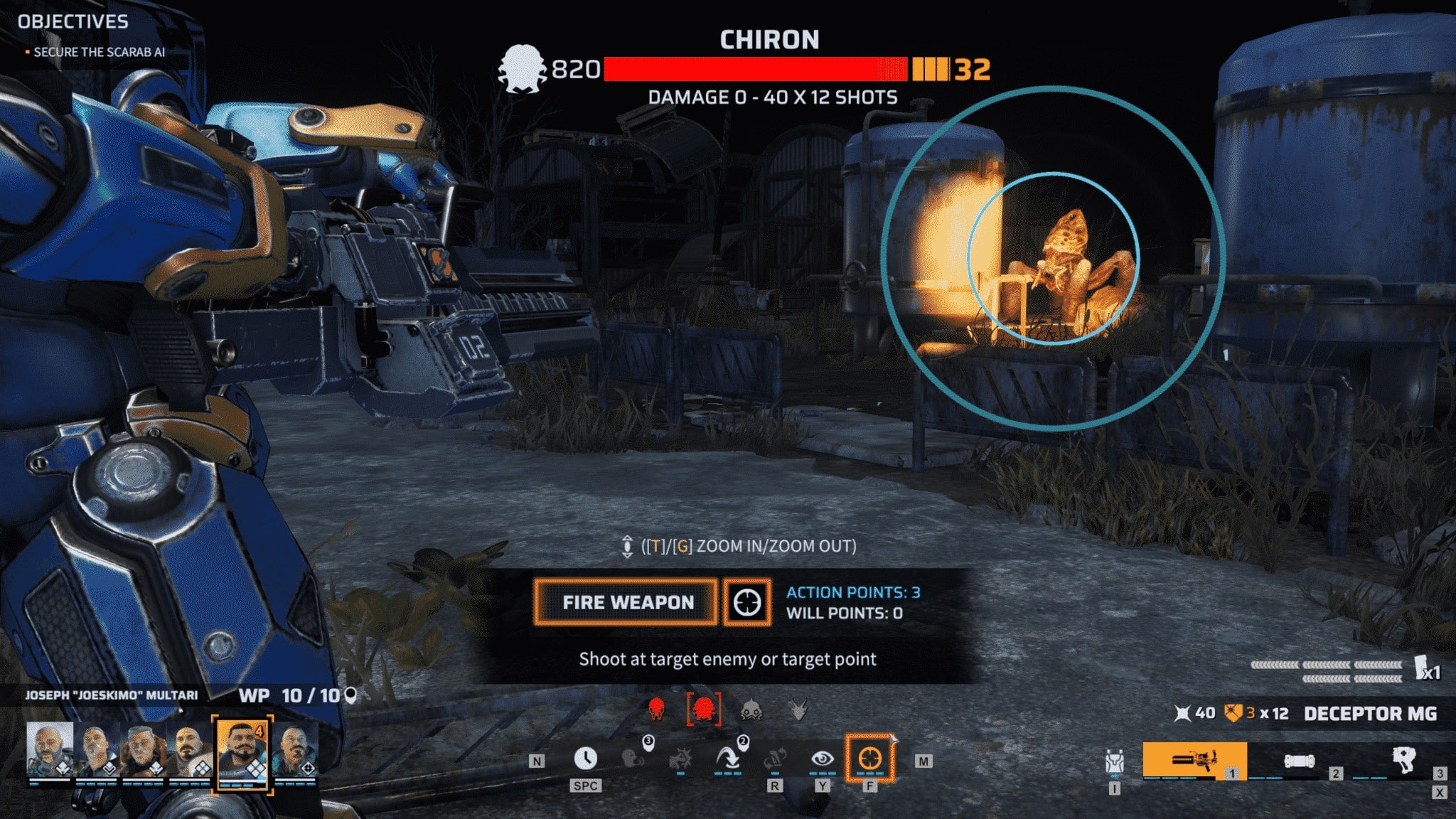Viewport: 1456px width, 819px height.
Task: Open the backpack inventory icon
Action: click(x=1114, y=762)
